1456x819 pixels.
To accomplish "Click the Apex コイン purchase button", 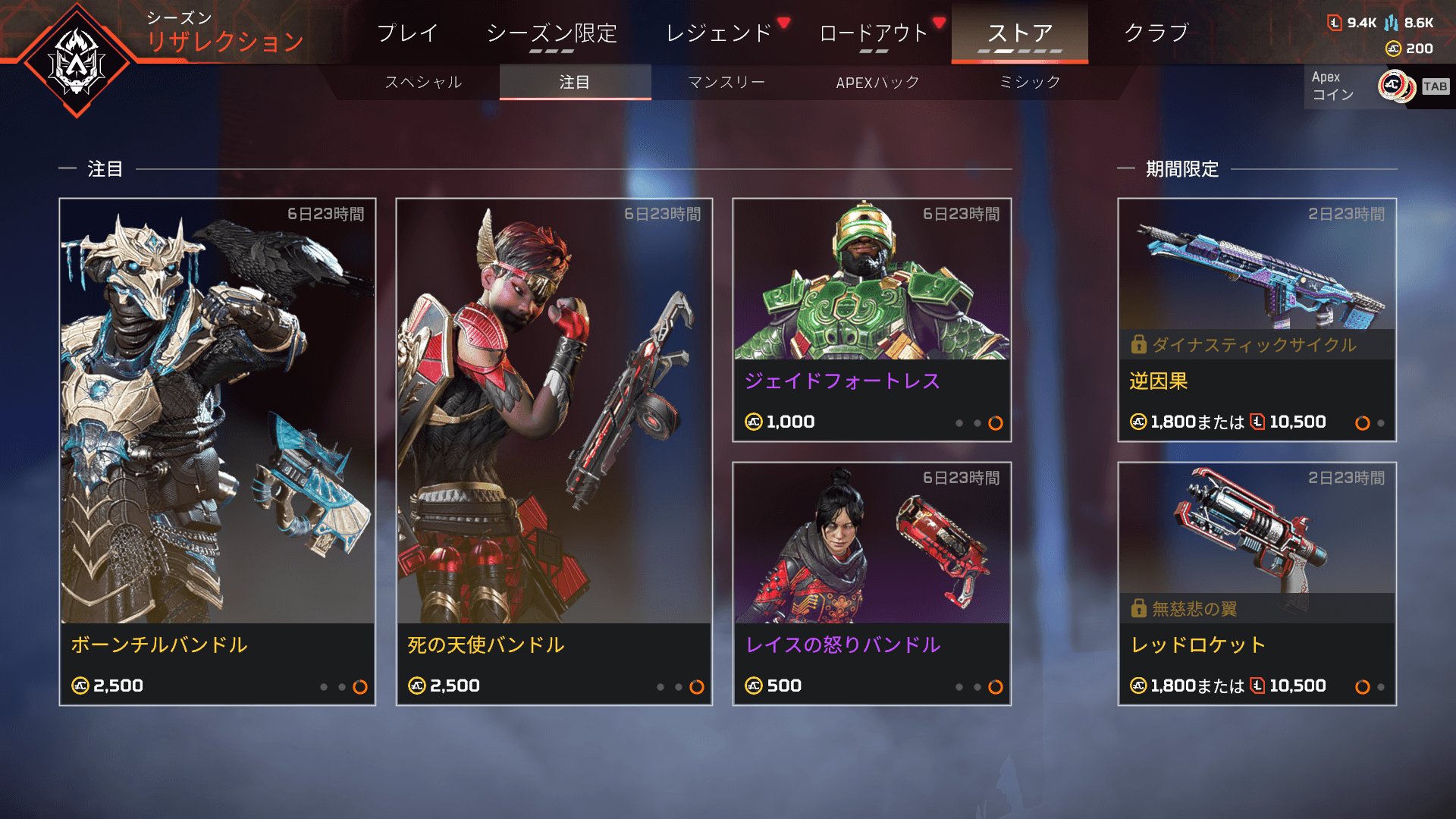I will point(1376,86).
